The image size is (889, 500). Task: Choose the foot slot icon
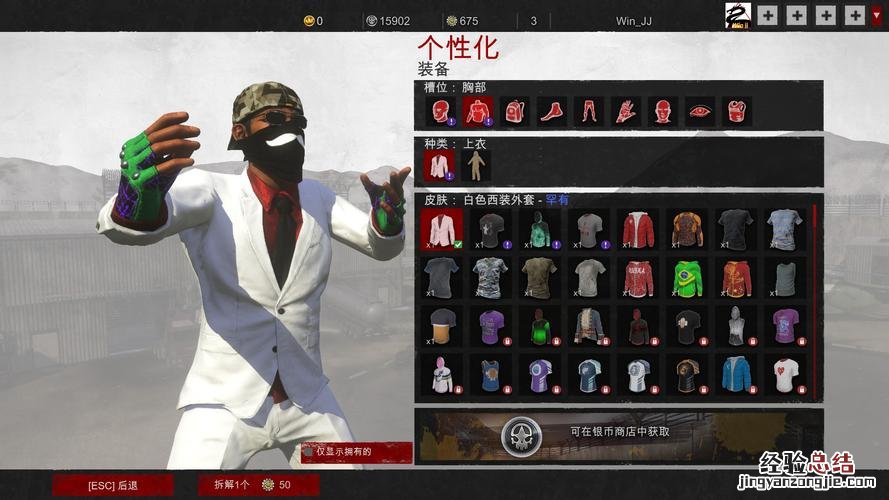[x=552, y=111]
